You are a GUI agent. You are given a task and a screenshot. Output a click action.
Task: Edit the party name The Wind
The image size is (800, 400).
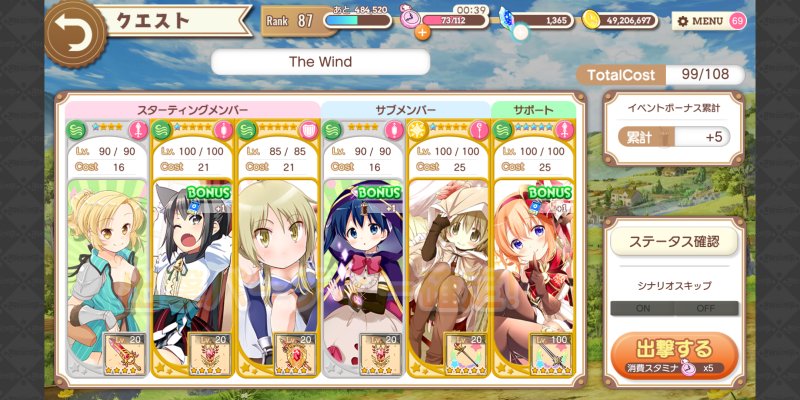(320, 62)
